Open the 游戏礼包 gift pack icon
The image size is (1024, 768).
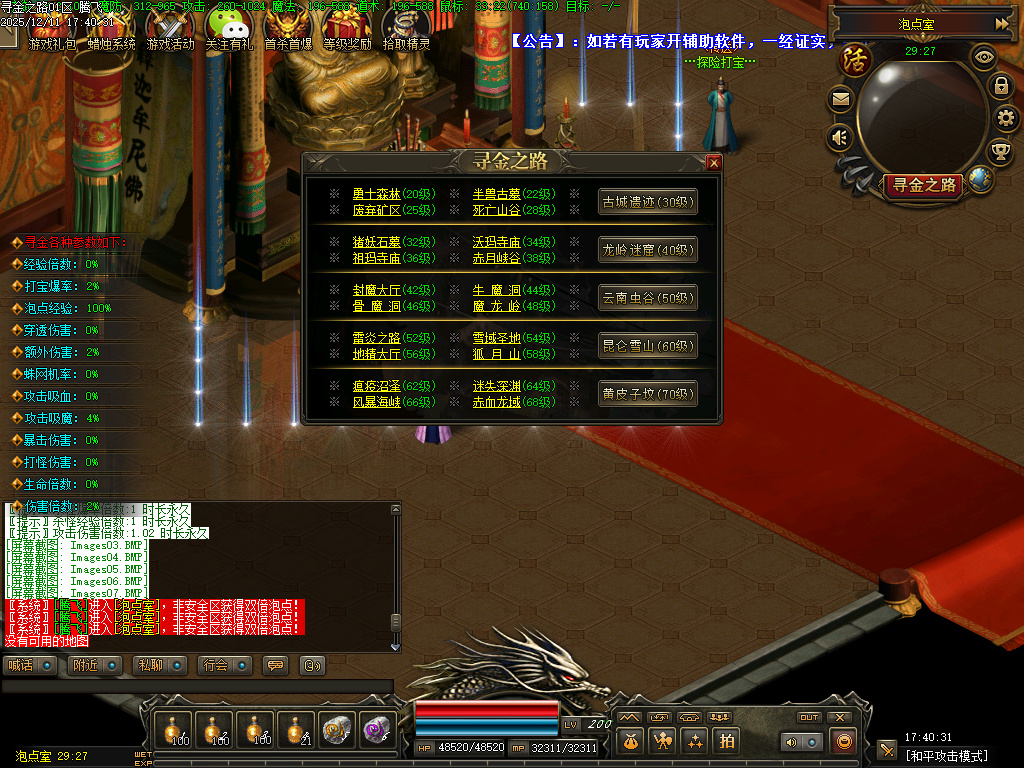[52, 28]
